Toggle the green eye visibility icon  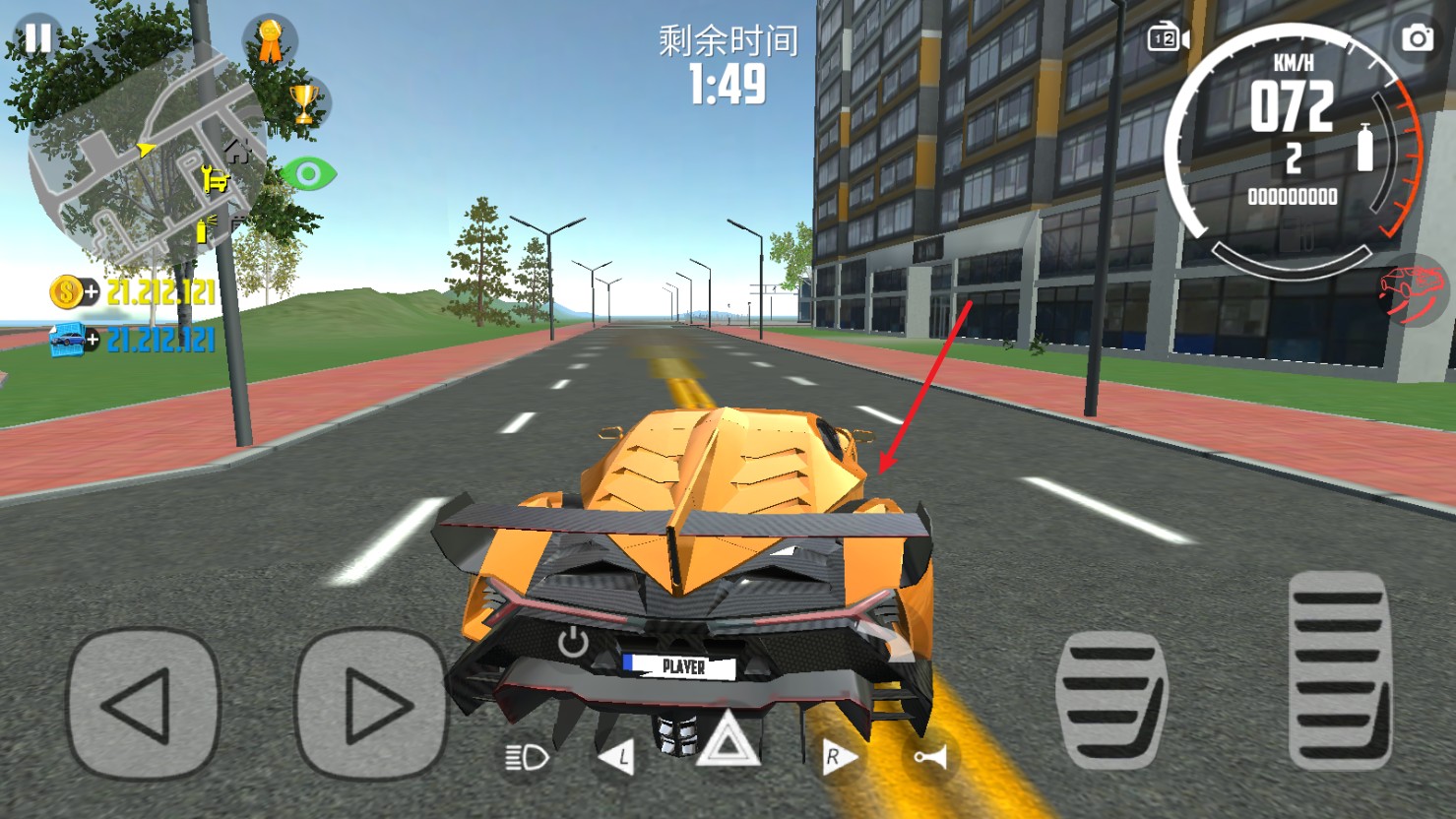click(309, 175)
